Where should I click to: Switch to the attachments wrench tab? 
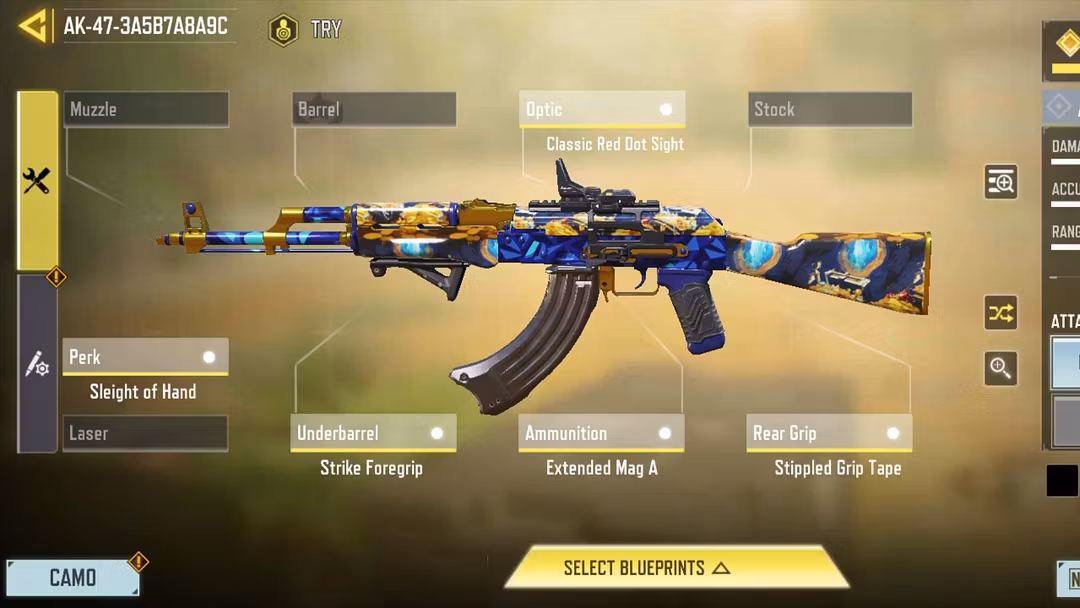(x=37, y=181)
